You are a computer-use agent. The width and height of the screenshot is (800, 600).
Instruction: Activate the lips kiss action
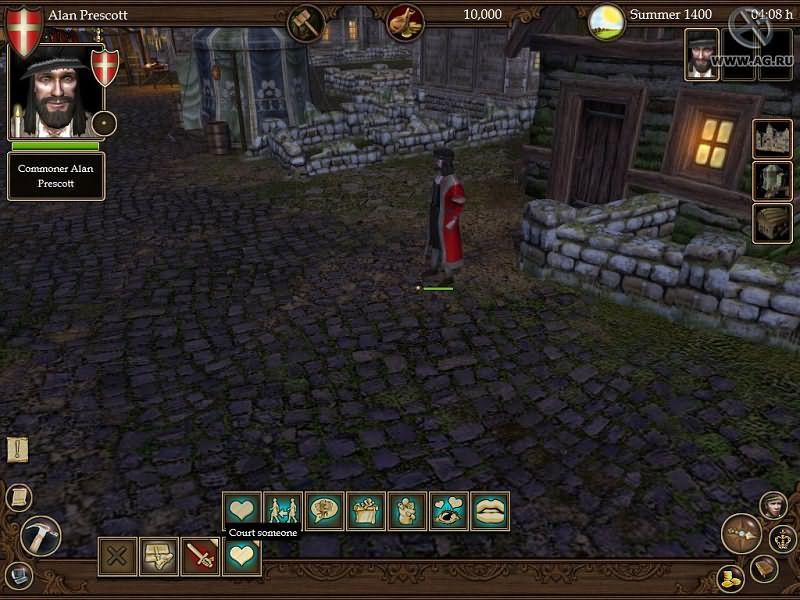tap(490, 510)
